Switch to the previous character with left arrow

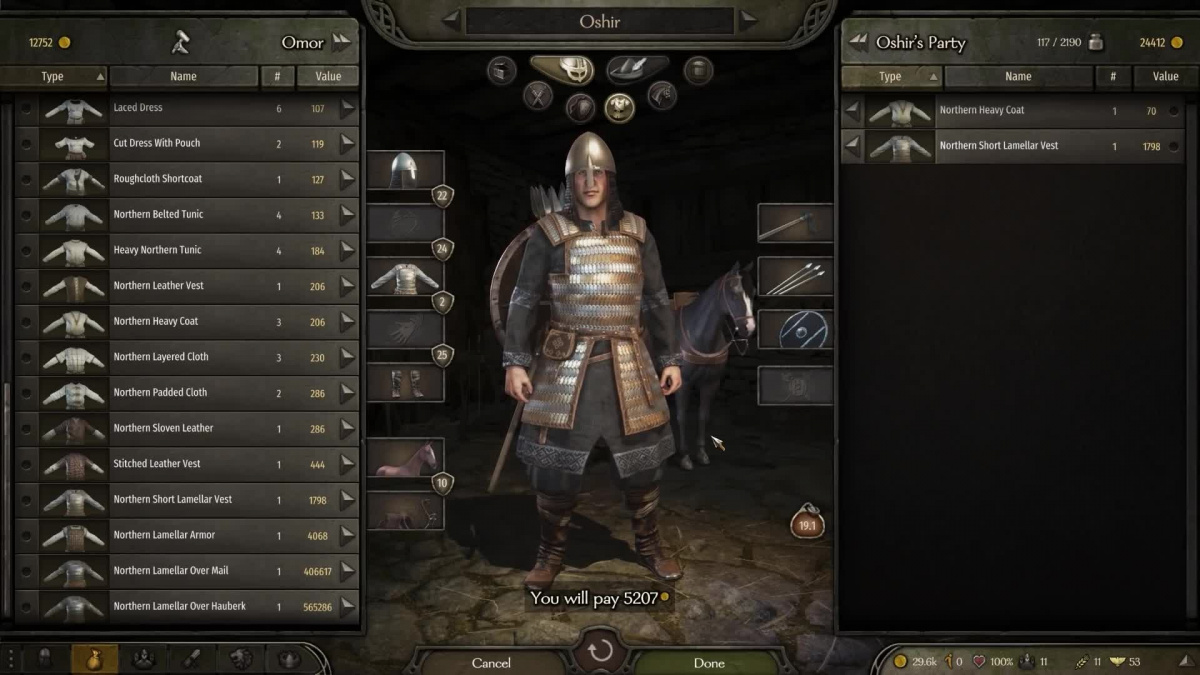[451, 20]
